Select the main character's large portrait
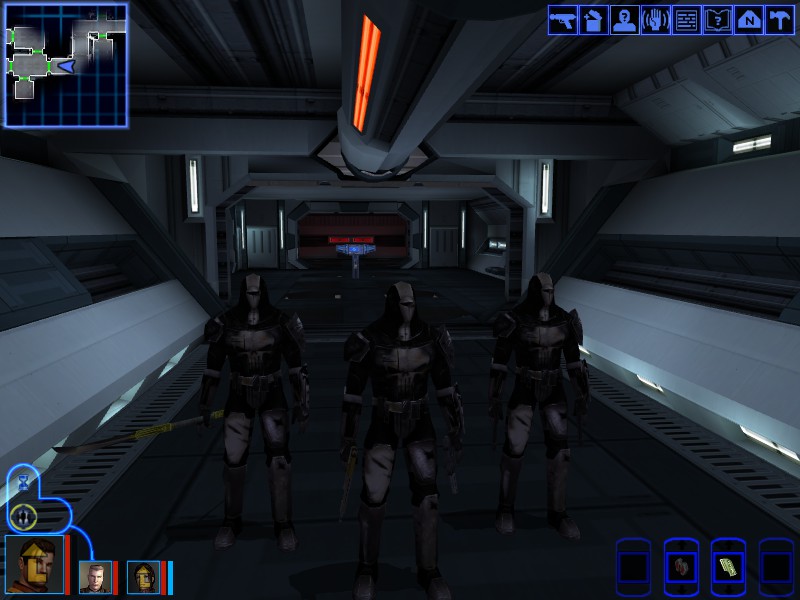Viewport: 800px width, 600px height. tap(33, 565)
